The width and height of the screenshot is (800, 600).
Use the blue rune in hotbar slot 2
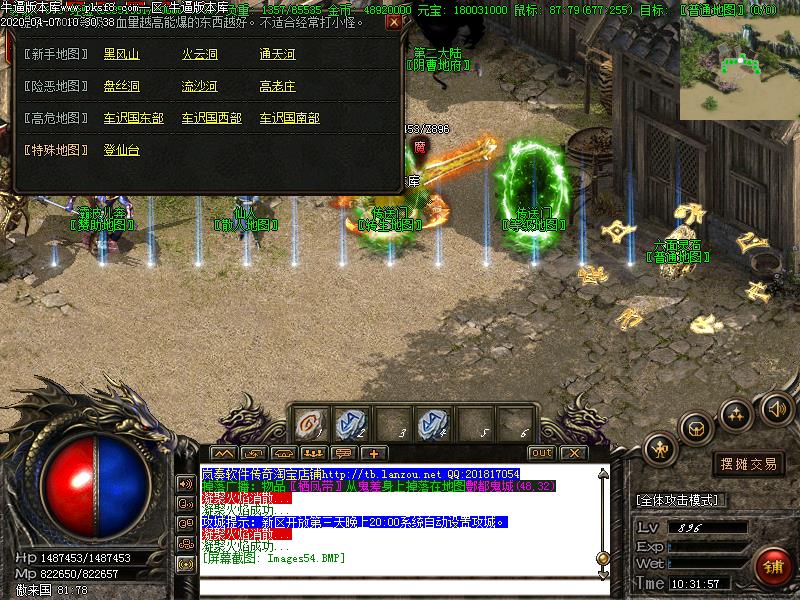pos(350,425)
